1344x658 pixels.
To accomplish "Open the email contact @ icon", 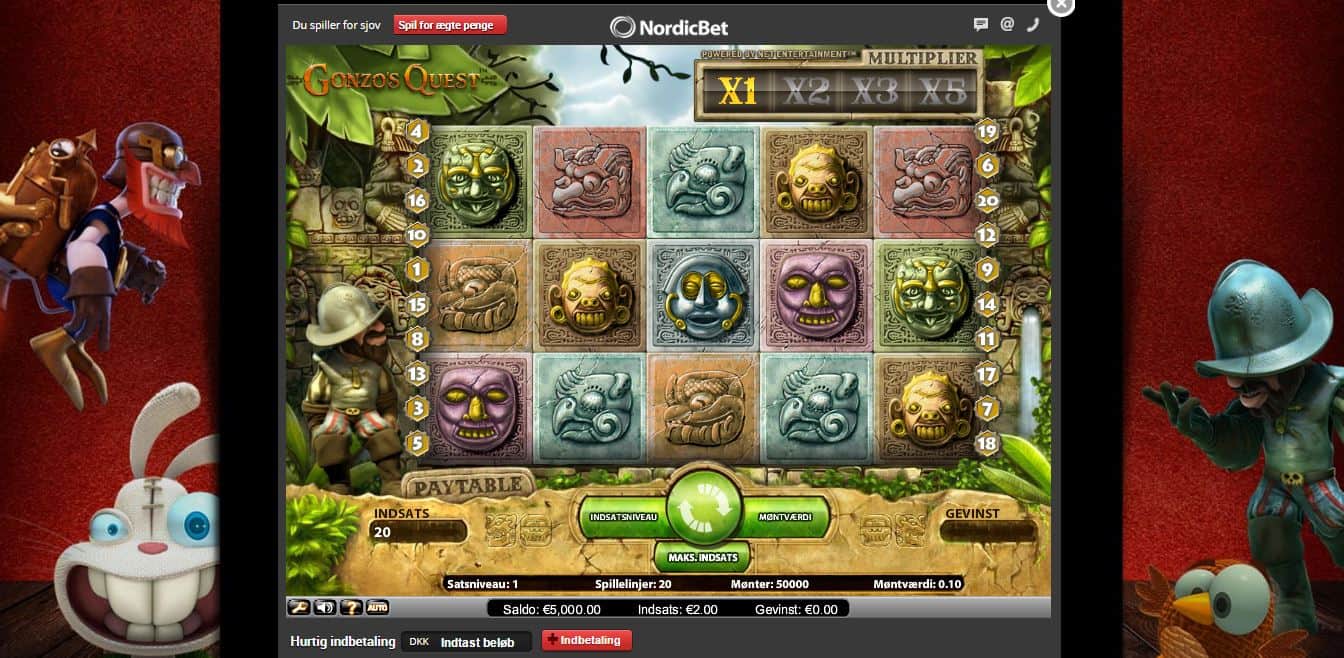I will (1007, 25).
